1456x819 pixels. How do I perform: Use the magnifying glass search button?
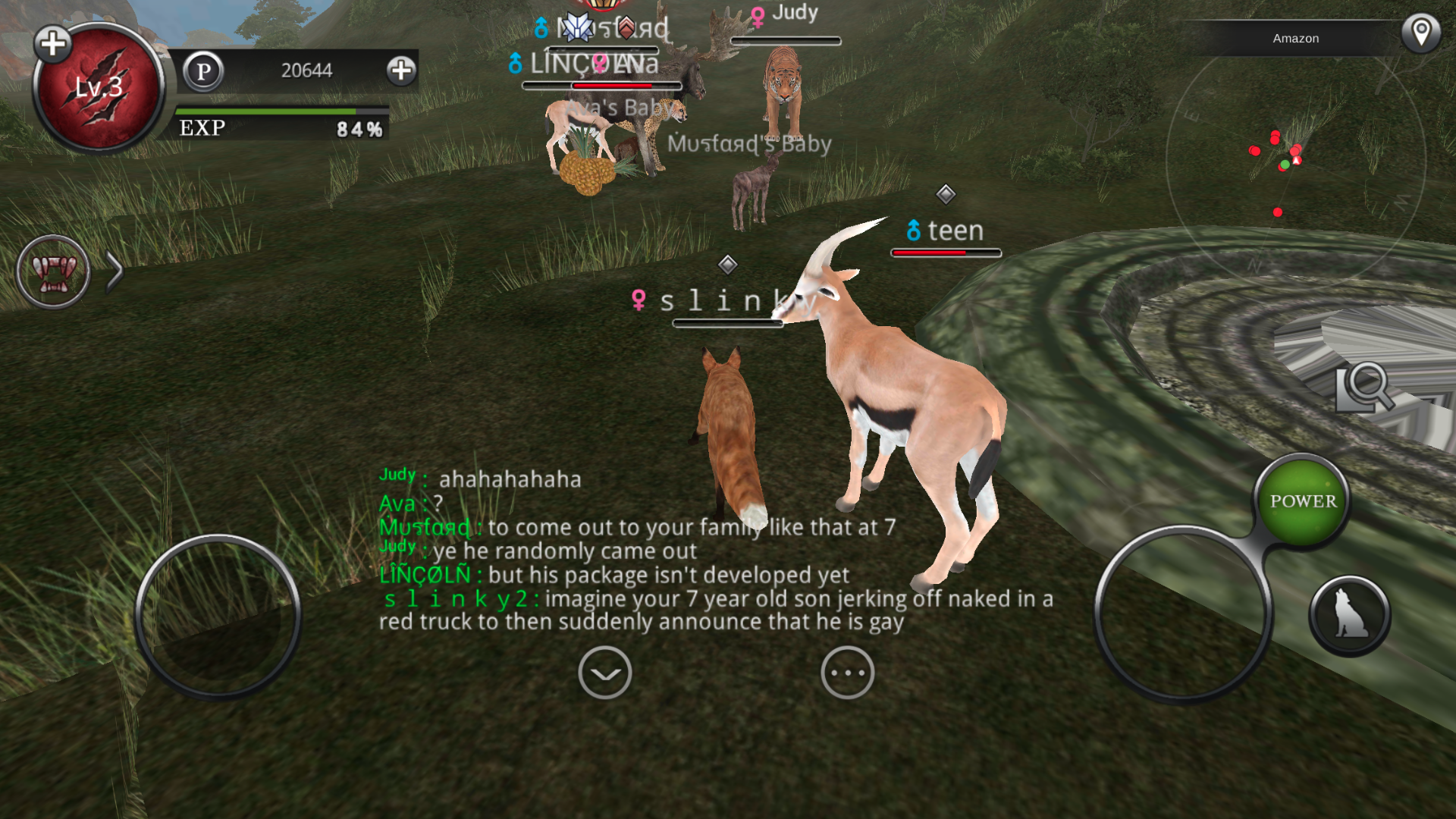1364,387
